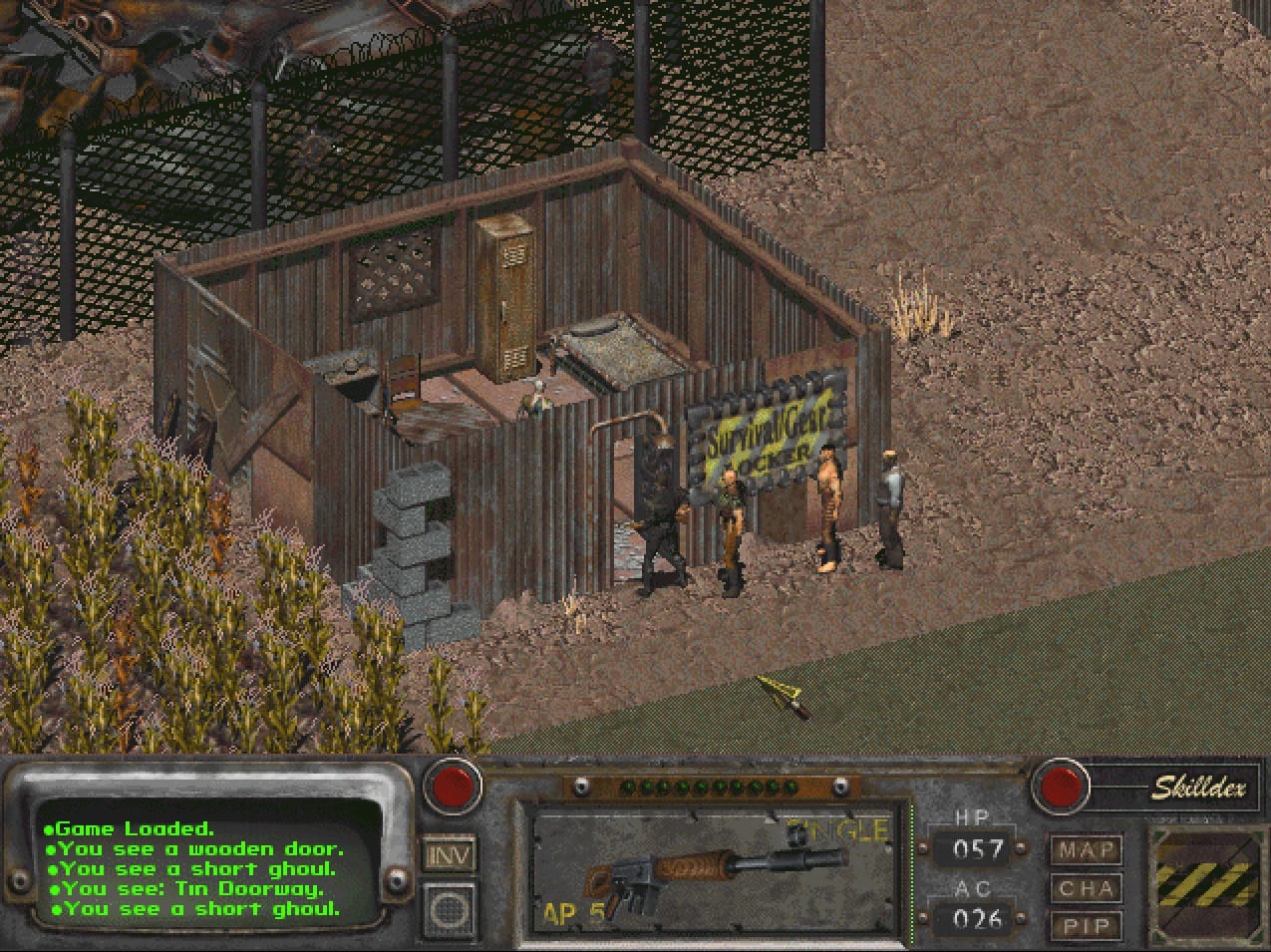Image resolution: width=1271 pixels, height=952 pixels.
Task: Open the inventory with the INV button
Action: pyautogui.click(x=449, y=854)
